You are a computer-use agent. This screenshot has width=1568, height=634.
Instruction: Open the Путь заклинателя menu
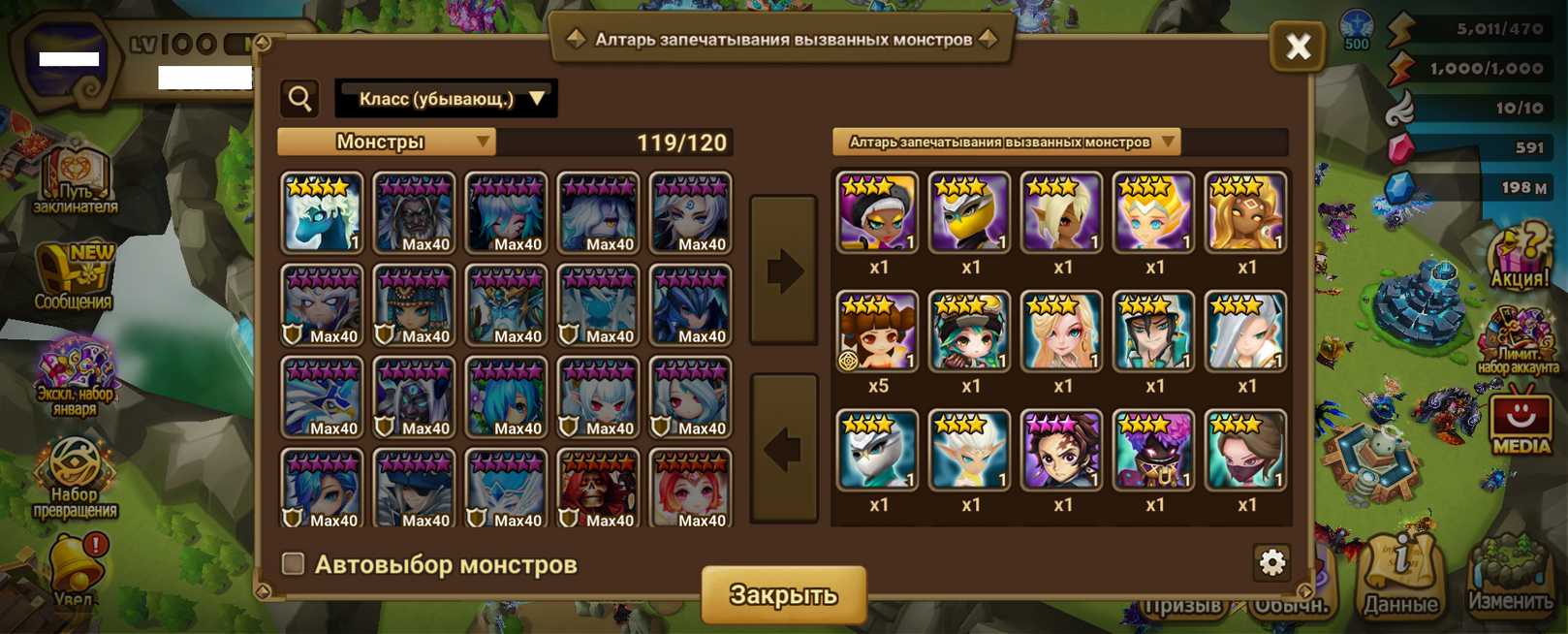pyautogui.click(x=76, y=180)
